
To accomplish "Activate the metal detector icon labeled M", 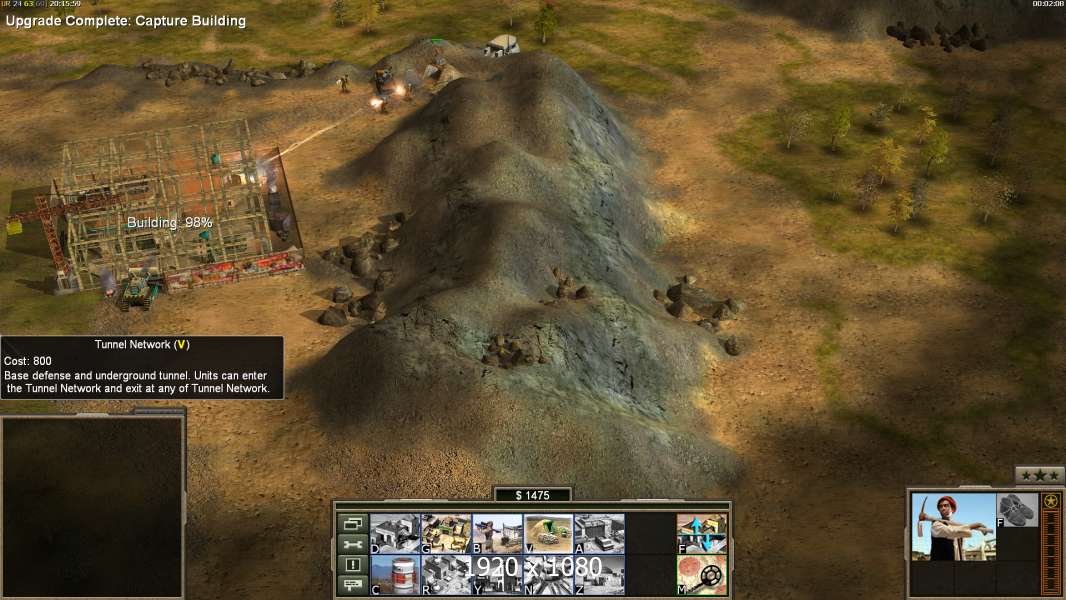I will (x=702, y=574).
